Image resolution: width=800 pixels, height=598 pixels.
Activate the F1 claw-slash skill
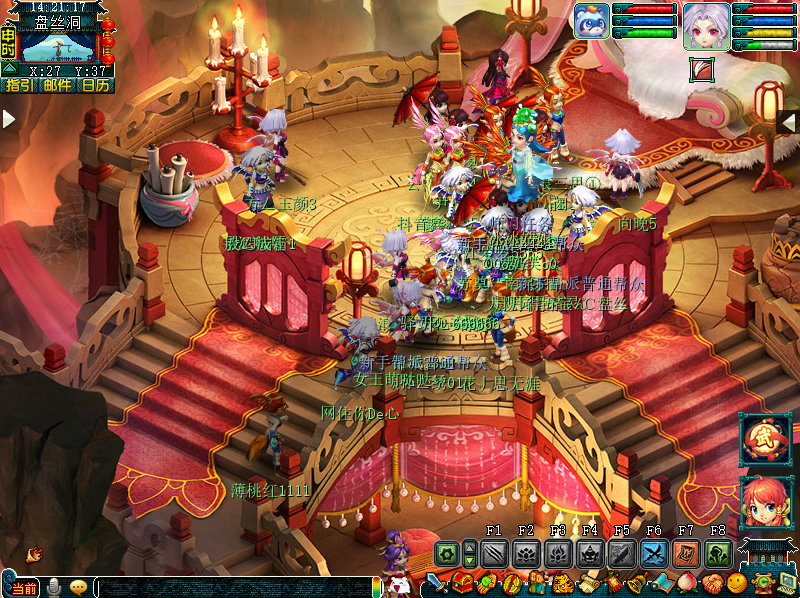[x=494, y=553]
